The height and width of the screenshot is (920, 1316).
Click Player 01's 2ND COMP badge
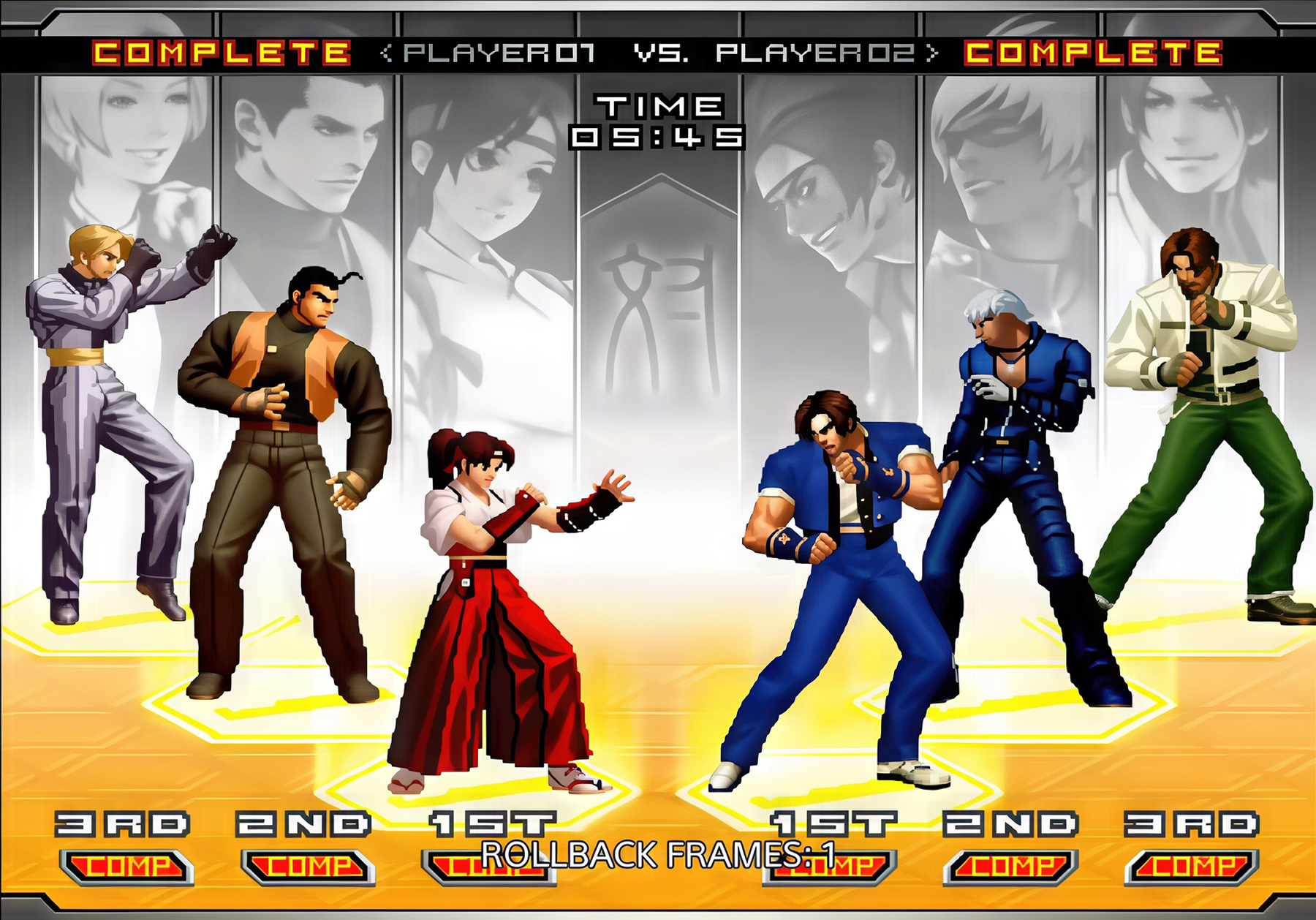point(308,867)
